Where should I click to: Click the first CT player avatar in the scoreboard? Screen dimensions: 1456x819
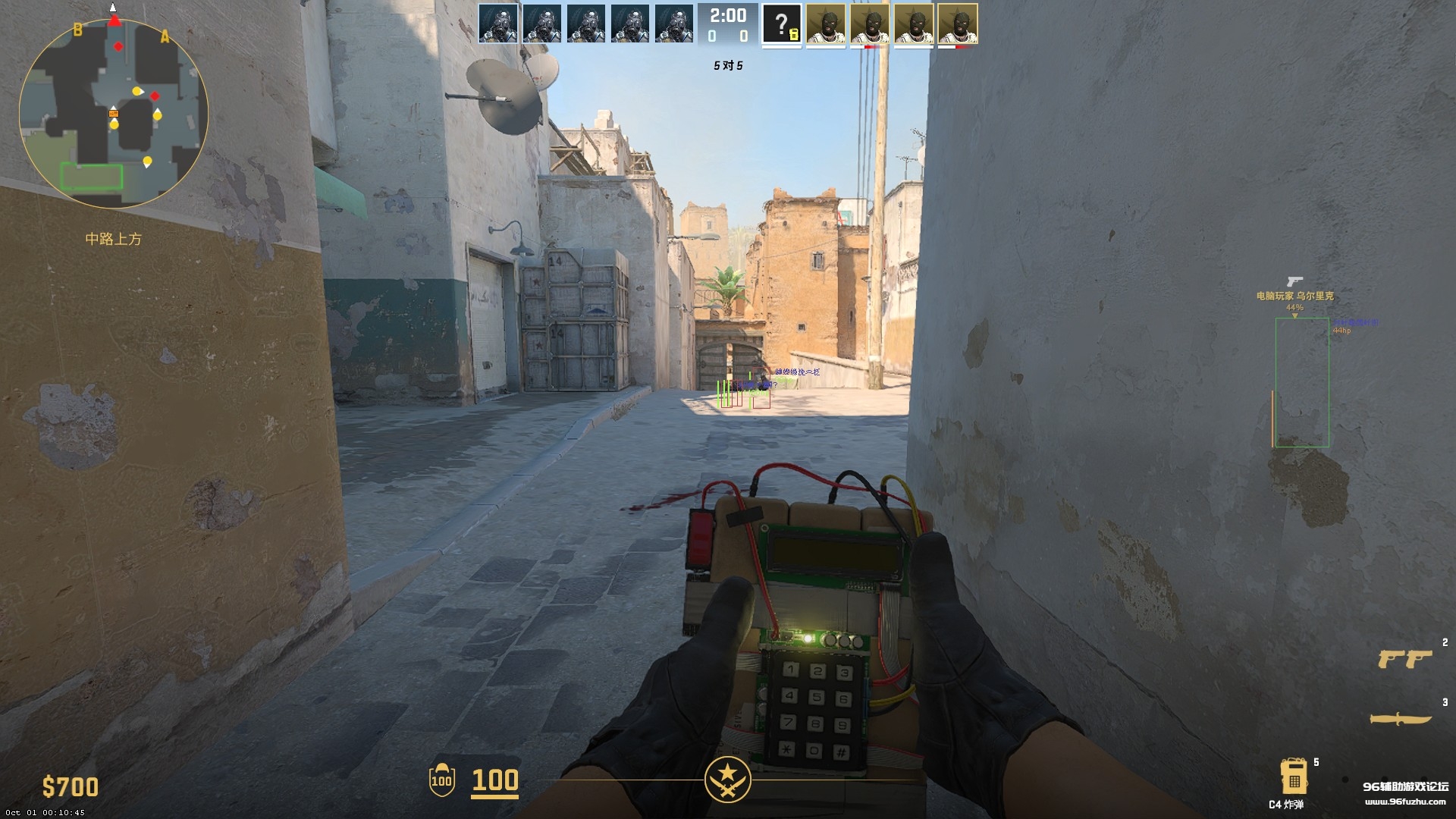500,24
